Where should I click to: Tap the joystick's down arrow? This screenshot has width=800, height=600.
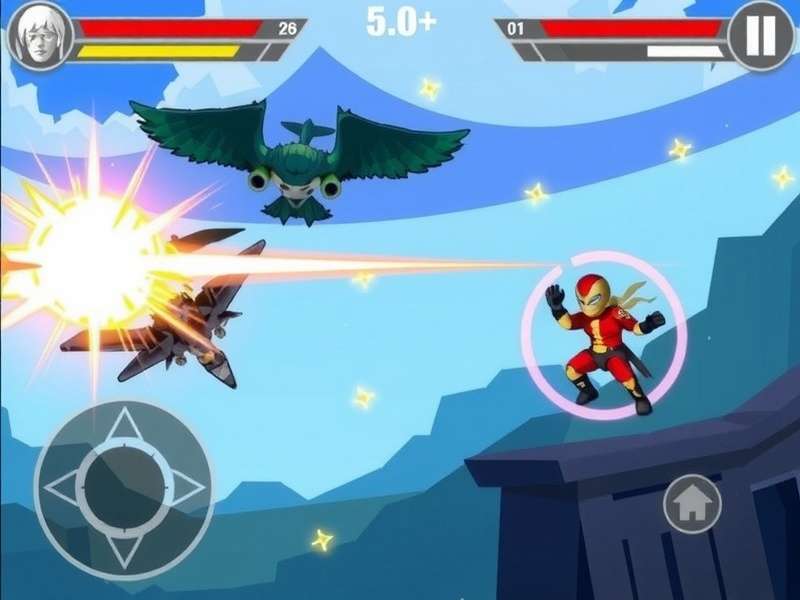124,550
